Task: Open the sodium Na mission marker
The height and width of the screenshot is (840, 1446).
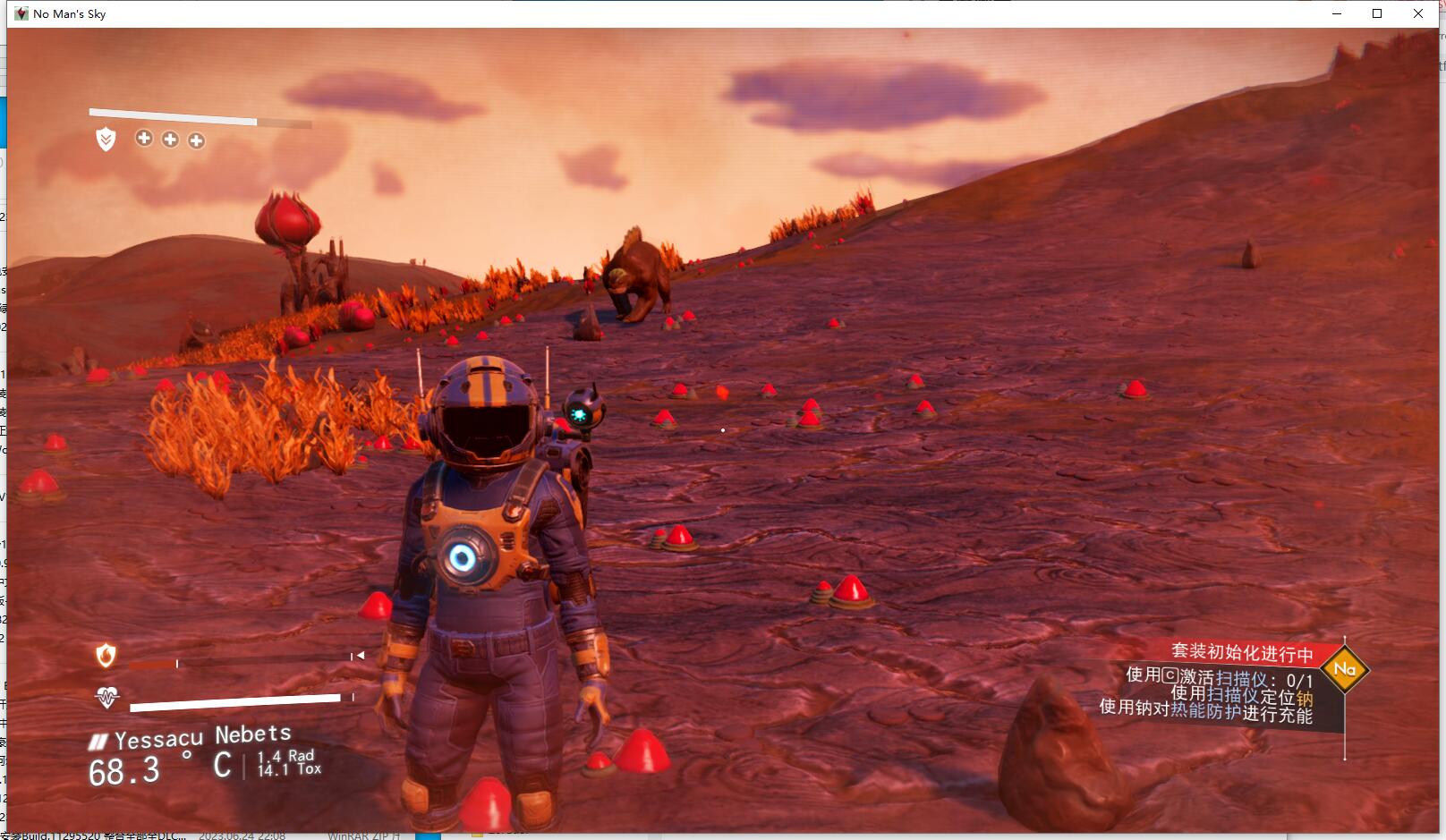Action: 1344,668
